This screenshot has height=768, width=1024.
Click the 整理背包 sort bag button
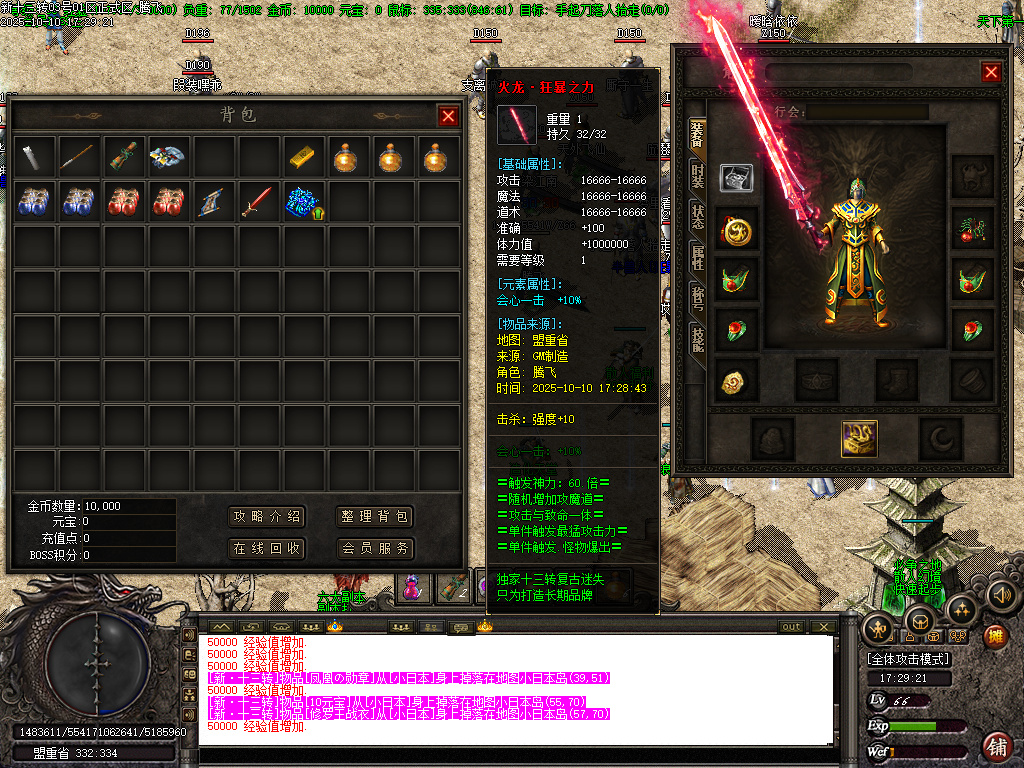click(x=375, y=517)
